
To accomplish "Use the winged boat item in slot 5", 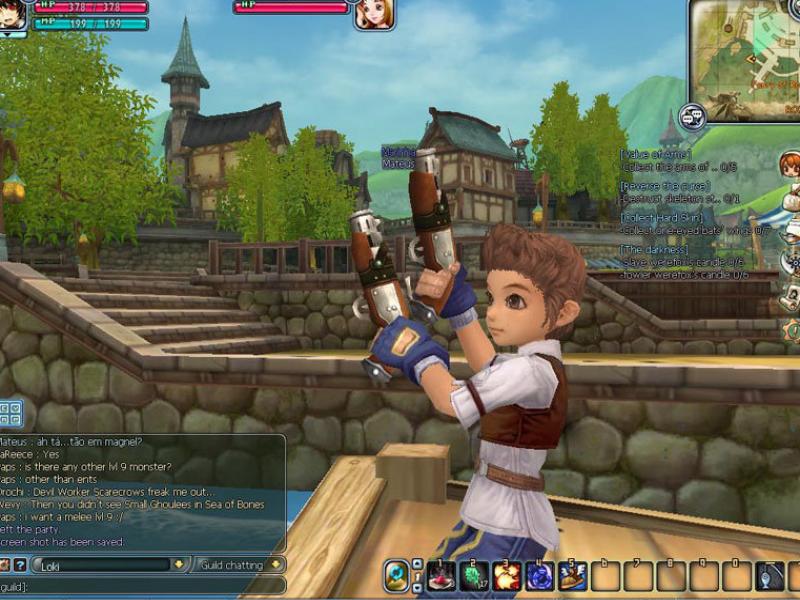I will pos(573,576).
